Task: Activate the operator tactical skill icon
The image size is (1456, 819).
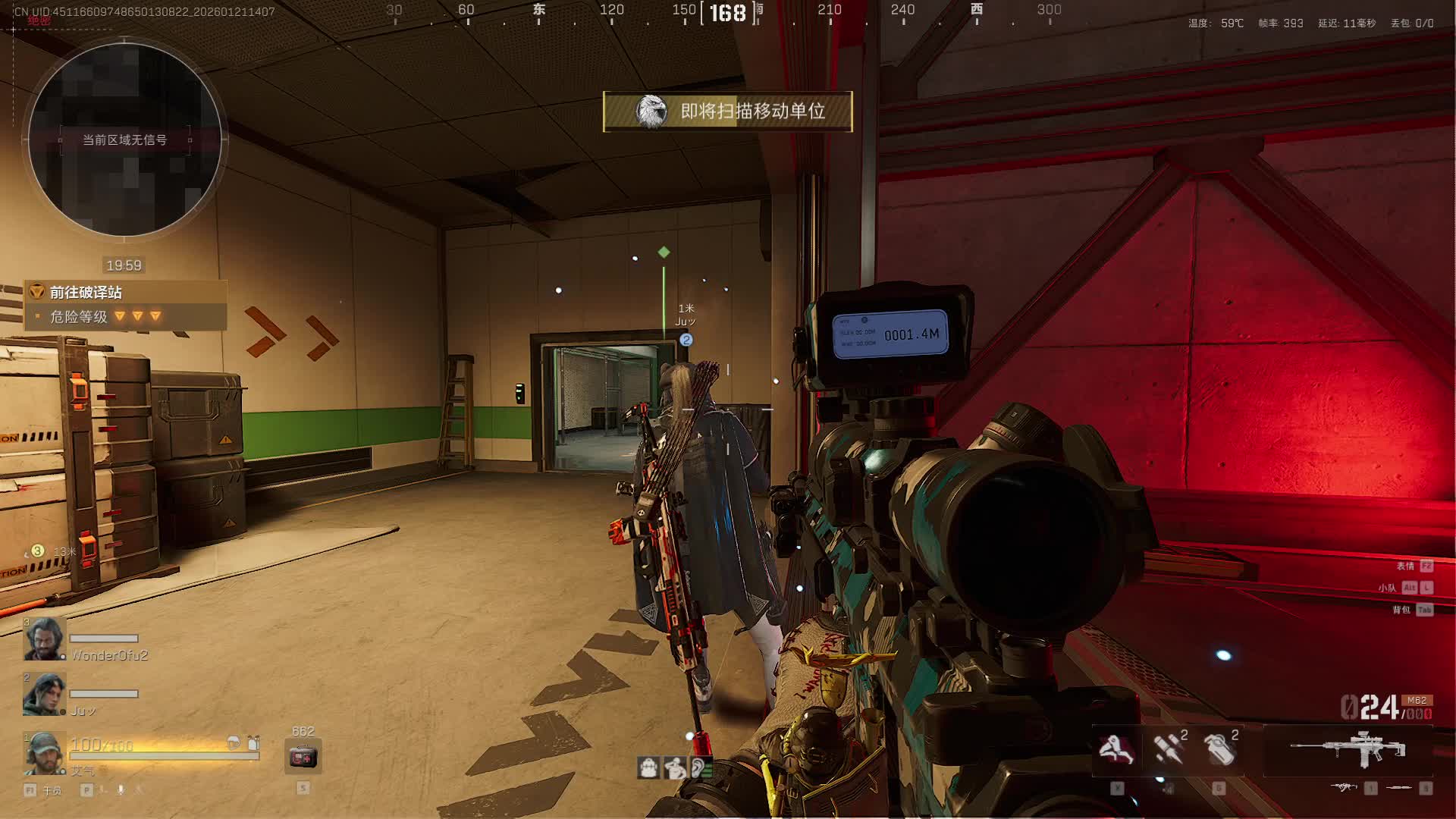Action: (x=1116, y=750)
